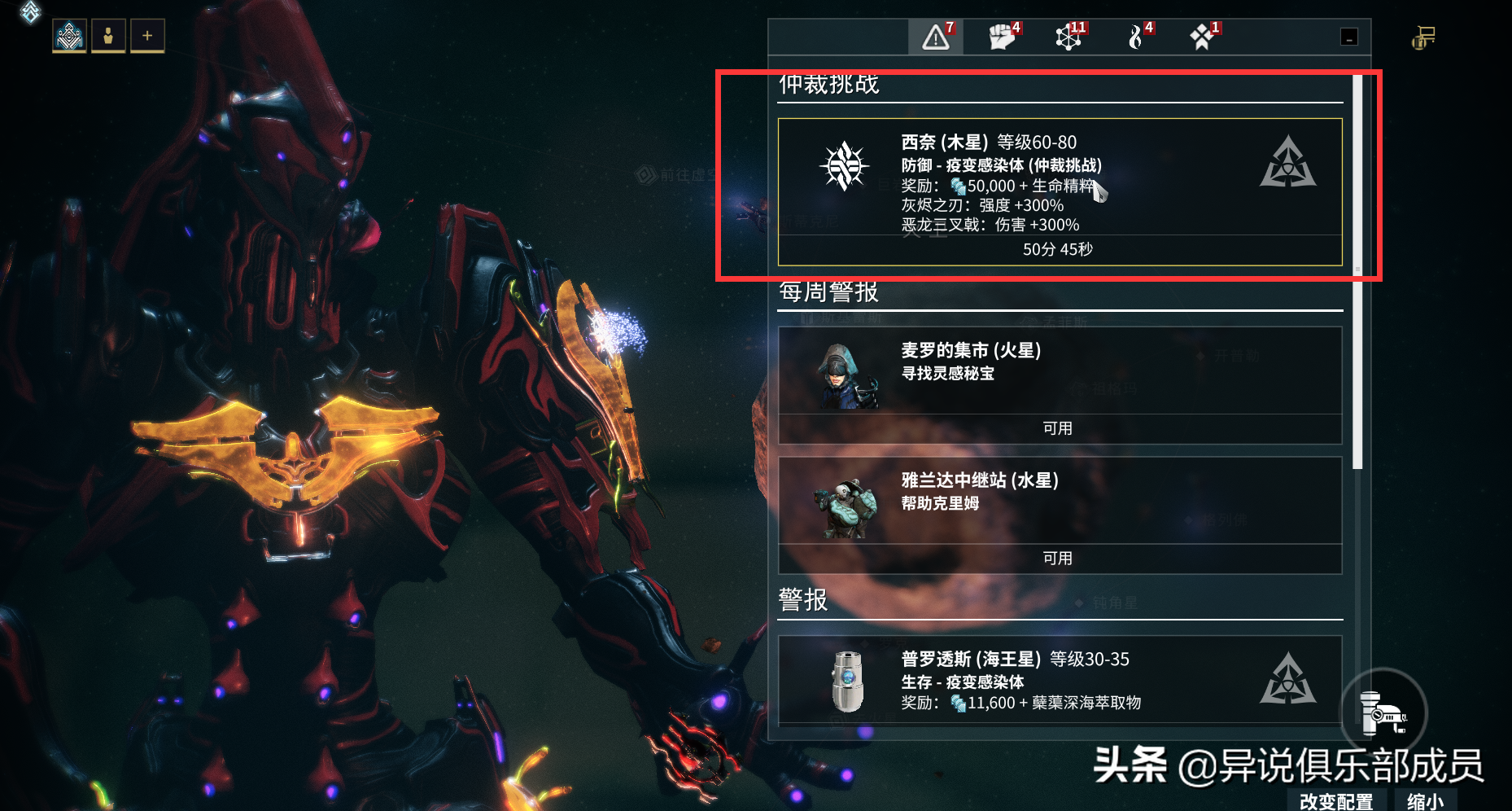Viewport: 1512px width, 811px height.
Task: Select the gold player silhouette squad slot
Action: tap(108, 36)
